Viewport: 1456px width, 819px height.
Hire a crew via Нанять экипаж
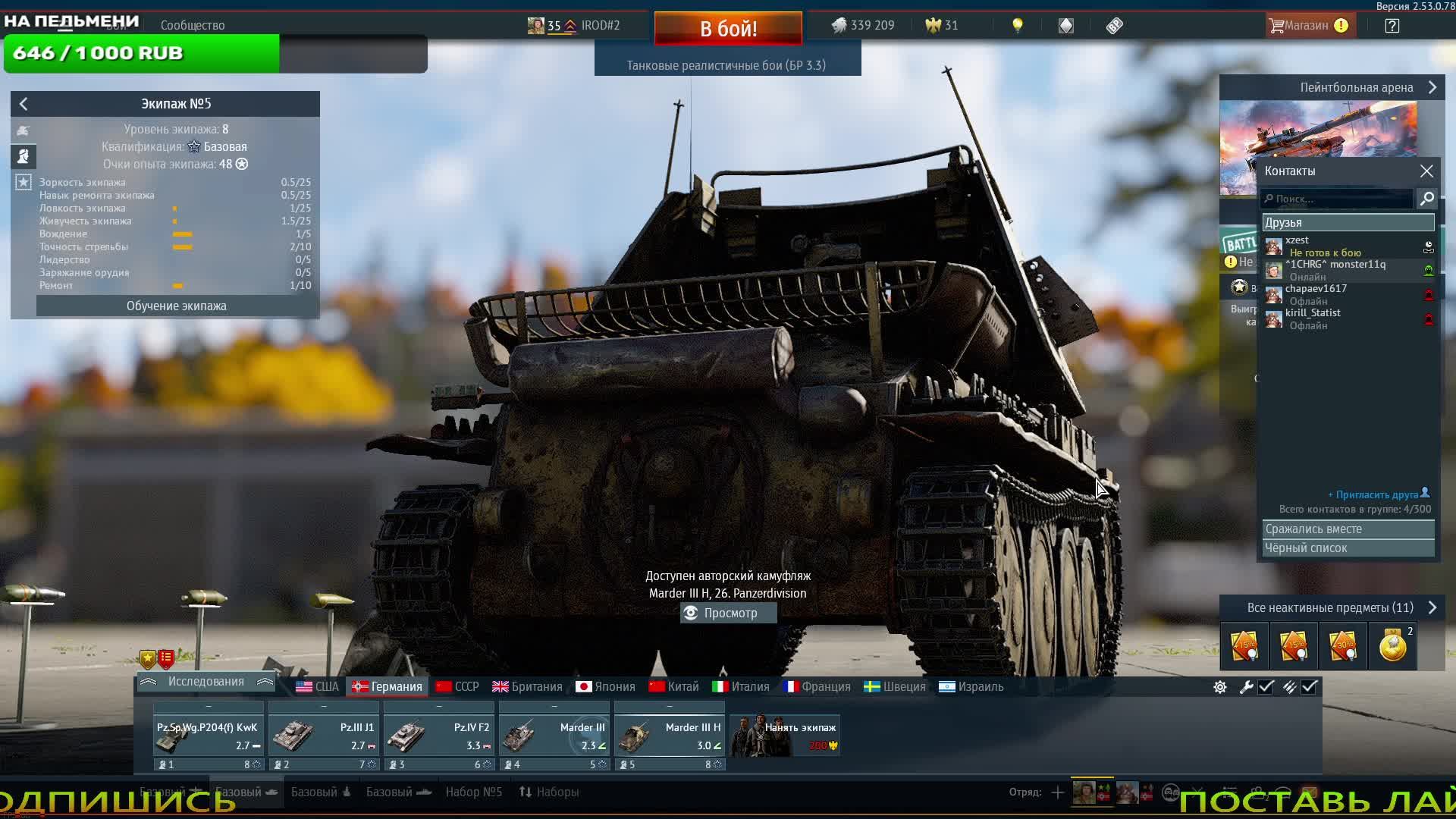[784, 736]
